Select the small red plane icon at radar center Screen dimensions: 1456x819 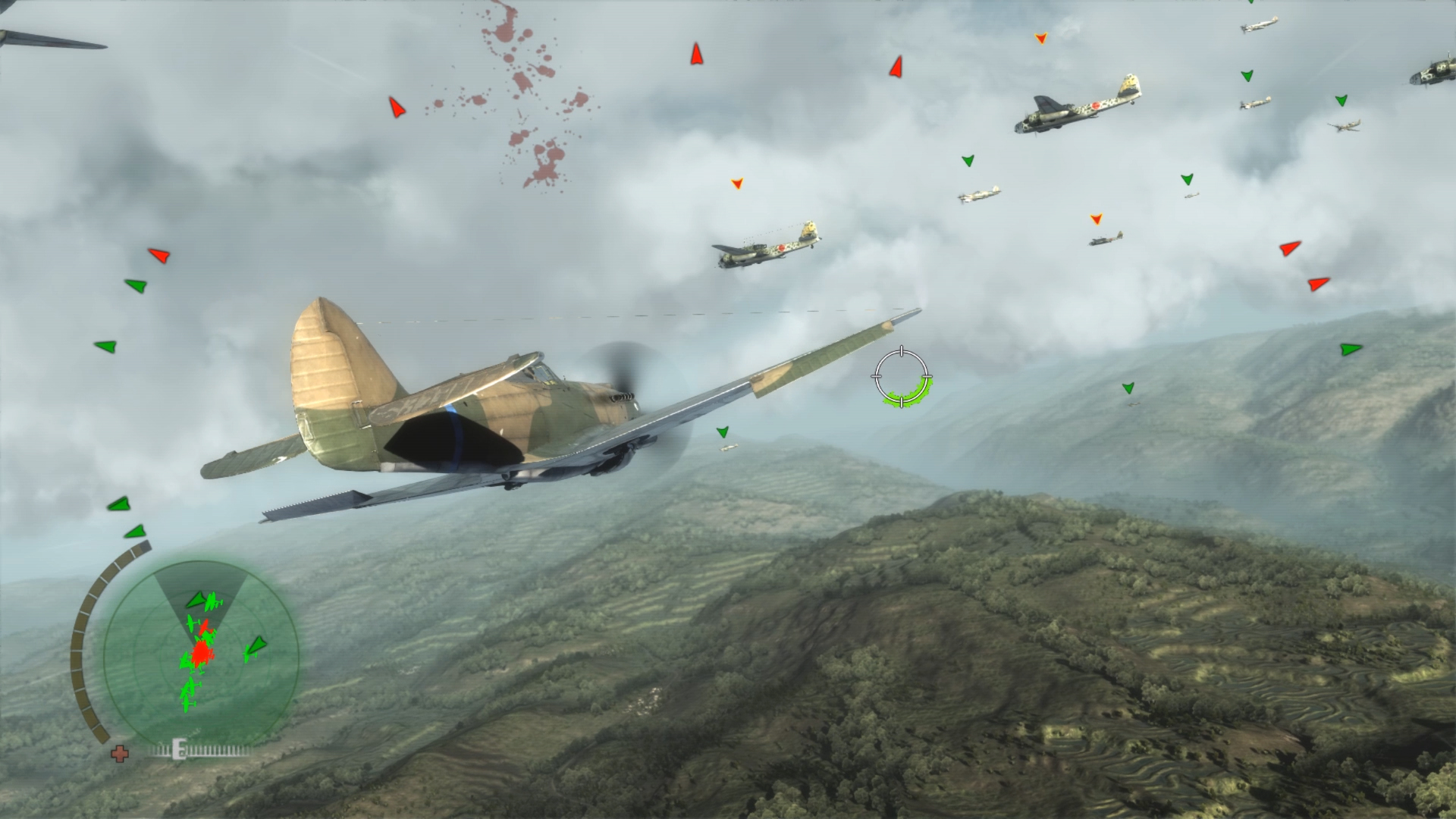204,626
